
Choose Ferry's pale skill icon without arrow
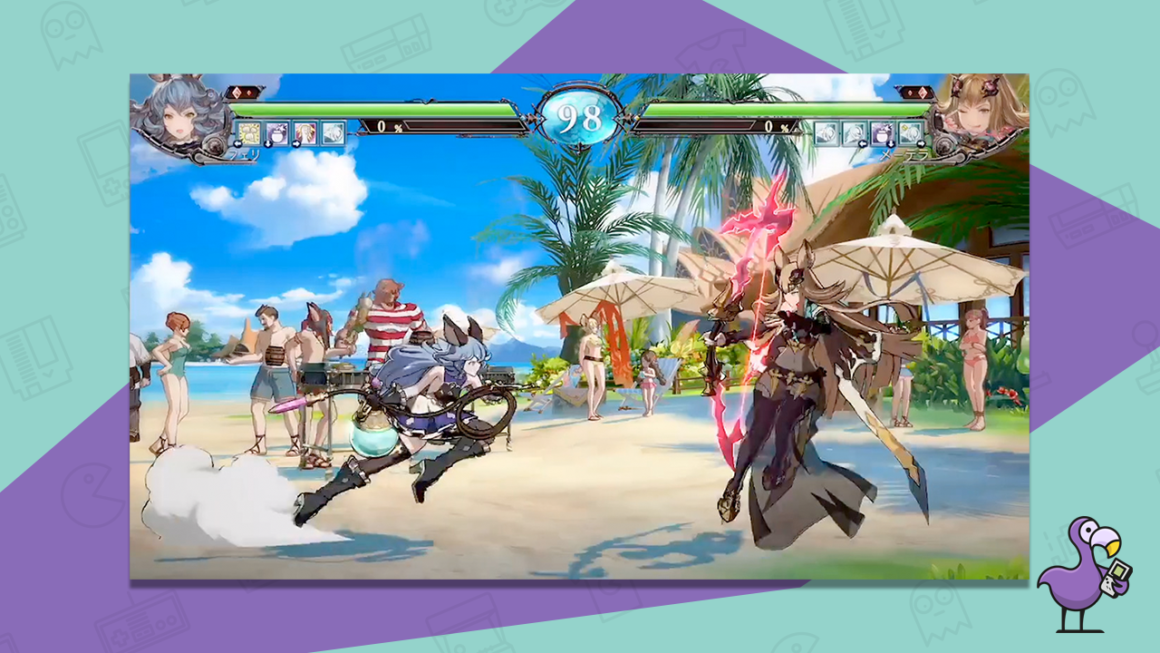333,133
